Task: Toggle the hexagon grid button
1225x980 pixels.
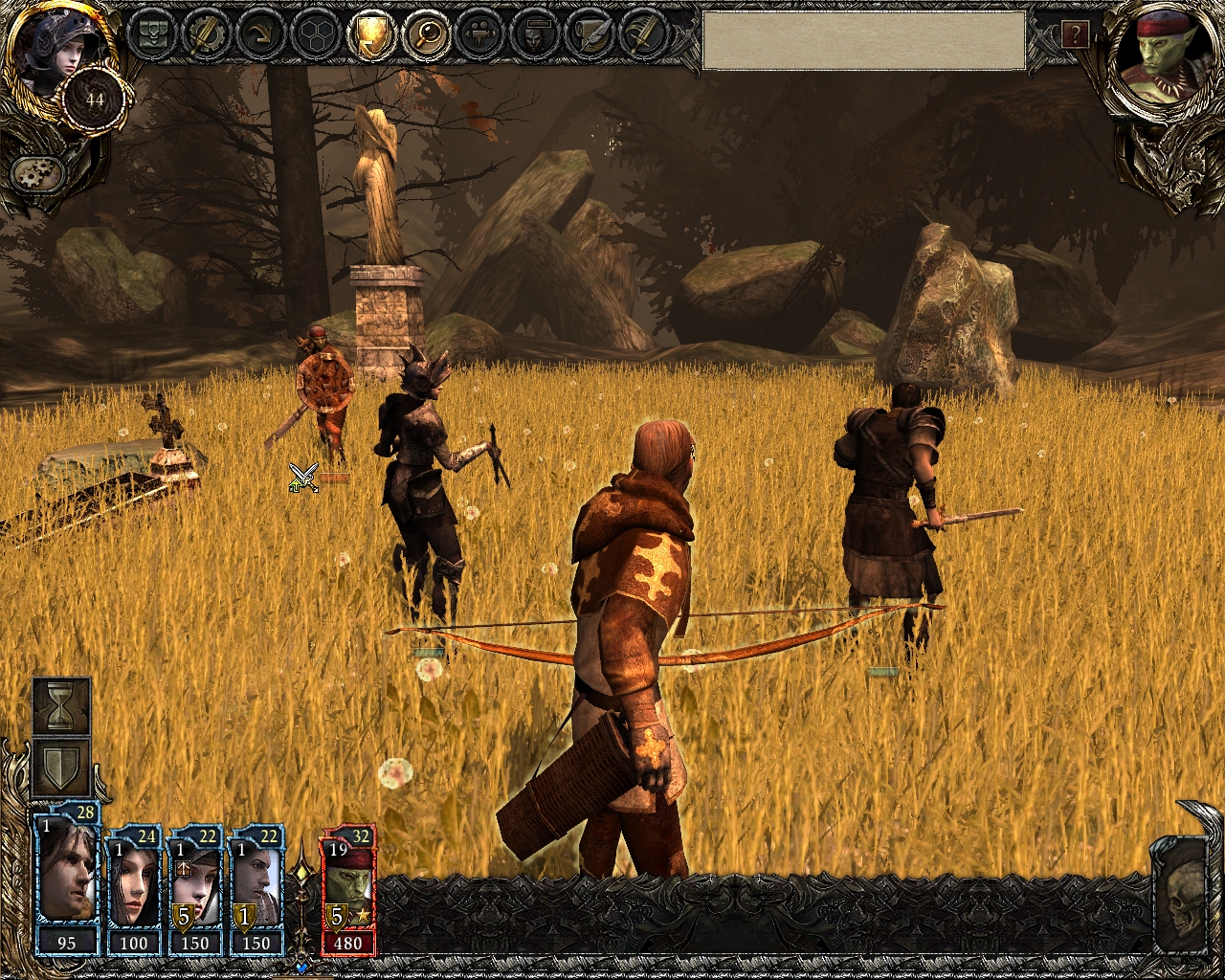Action: (x=314, y=35)
